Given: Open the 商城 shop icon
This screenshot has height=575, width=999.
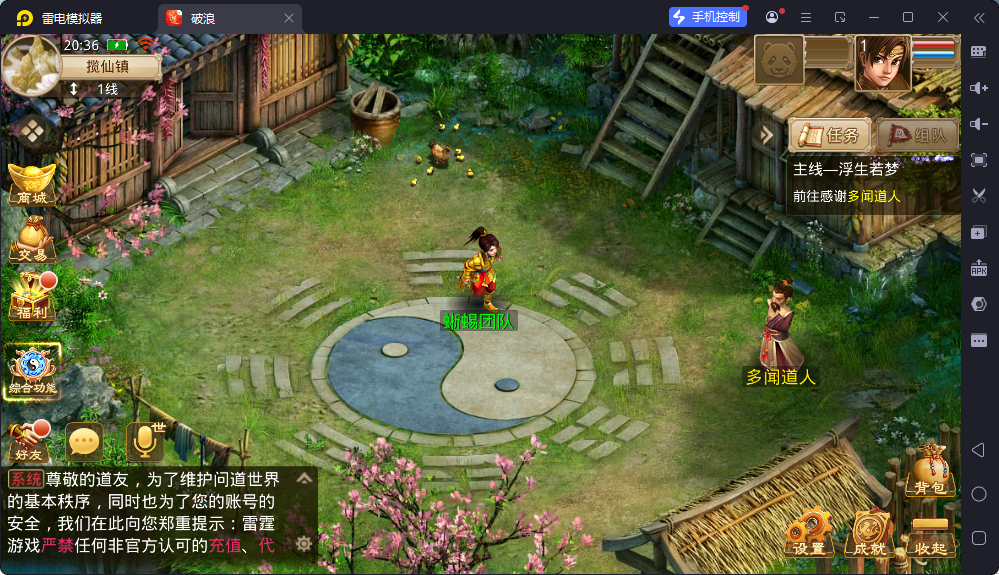Looking at the screenshot, I should [31, 183].
